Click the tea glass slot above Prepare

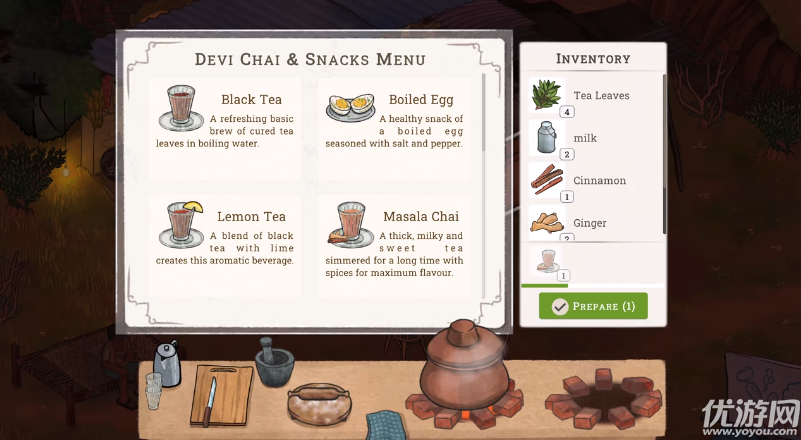tap(548, 264)
